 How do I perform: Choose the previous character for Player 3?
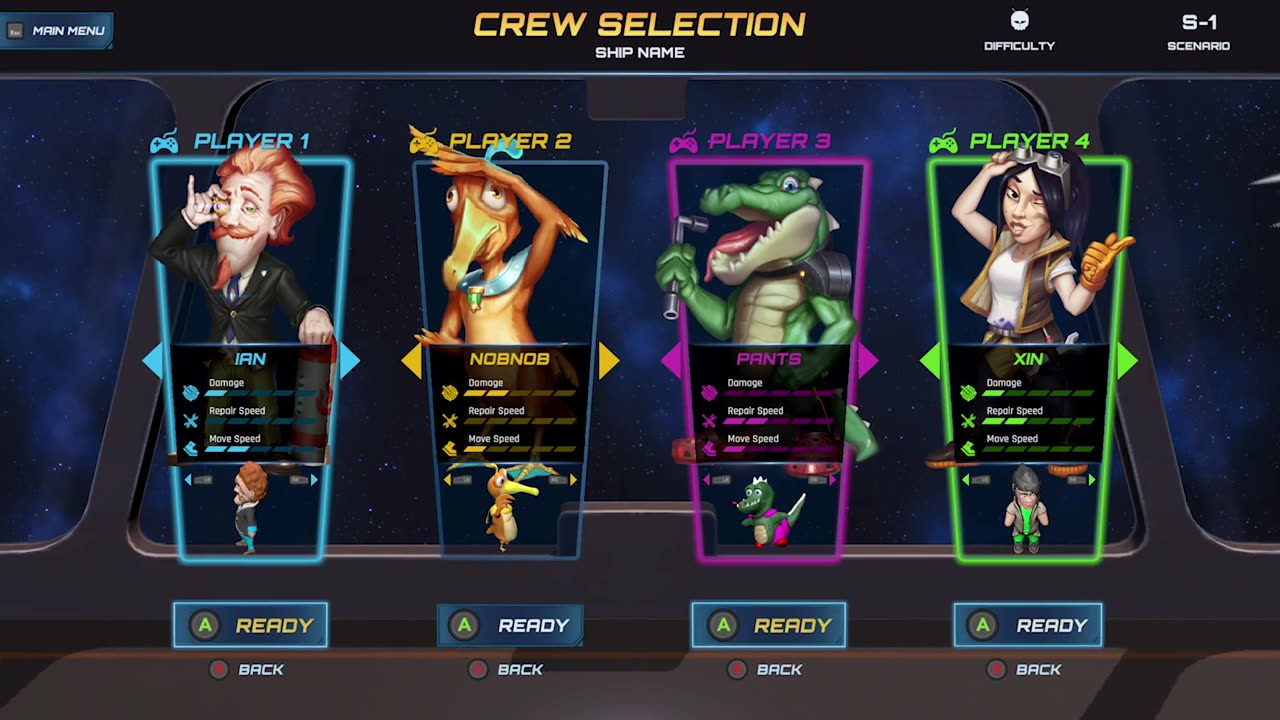670,360
